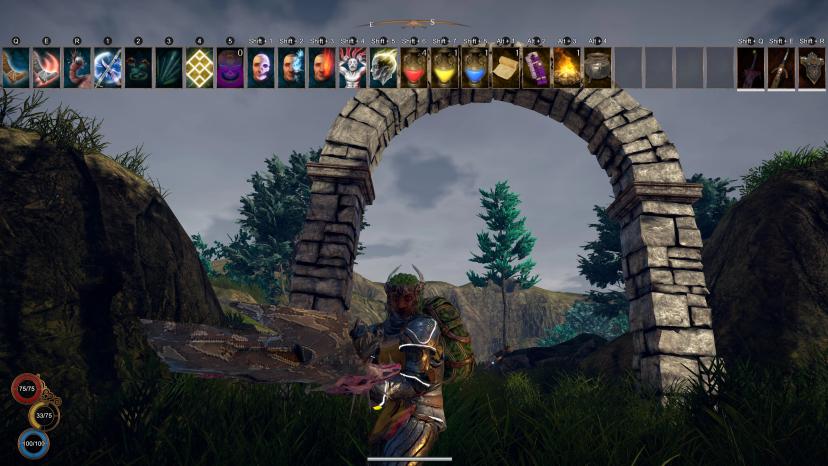Cast the fire face spell

point(322,67)
